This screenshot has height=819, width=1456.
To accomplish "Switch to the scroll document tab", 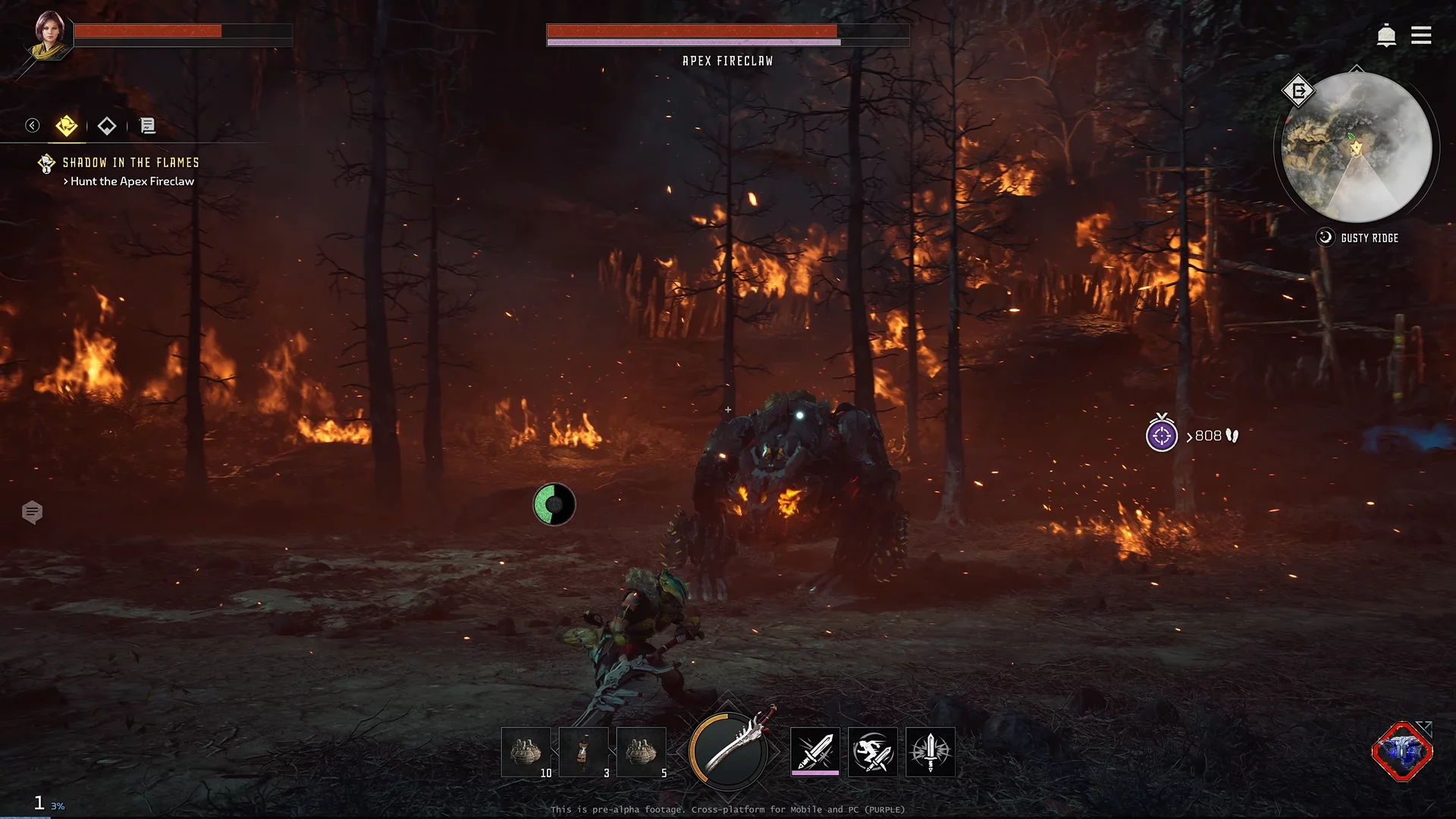I will coord(148,126).
